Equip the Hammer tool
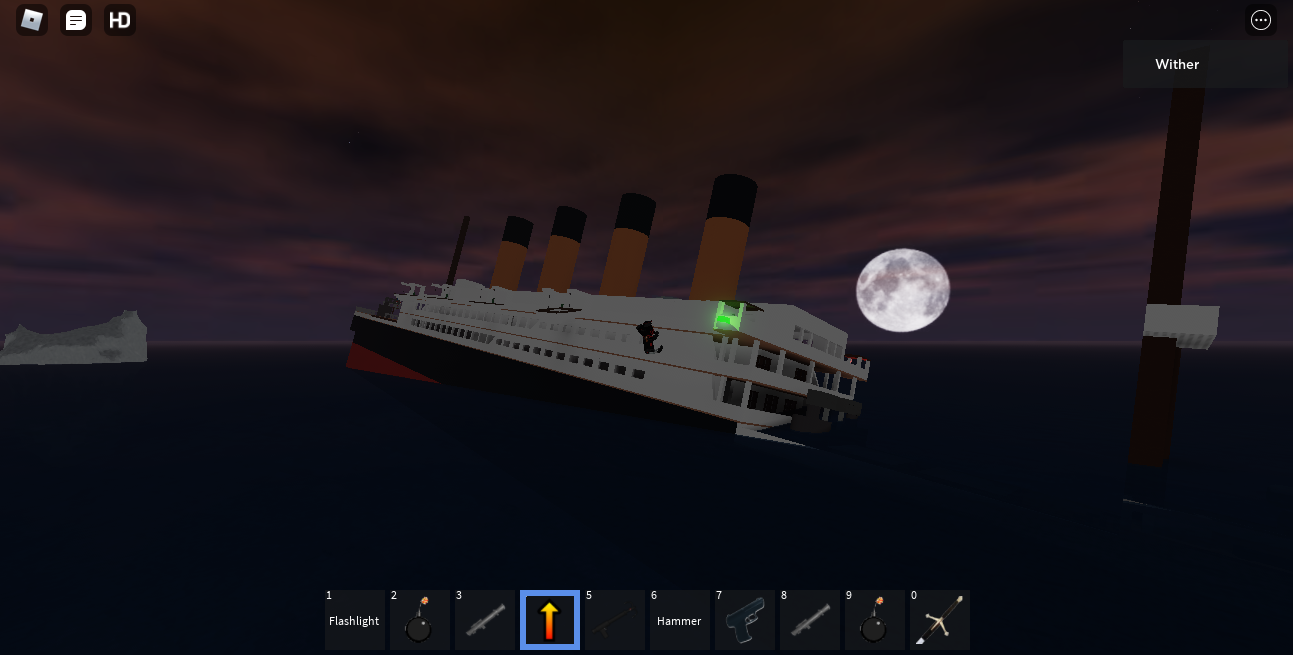This screenshot has width=1293, height=655. [680, 620]
